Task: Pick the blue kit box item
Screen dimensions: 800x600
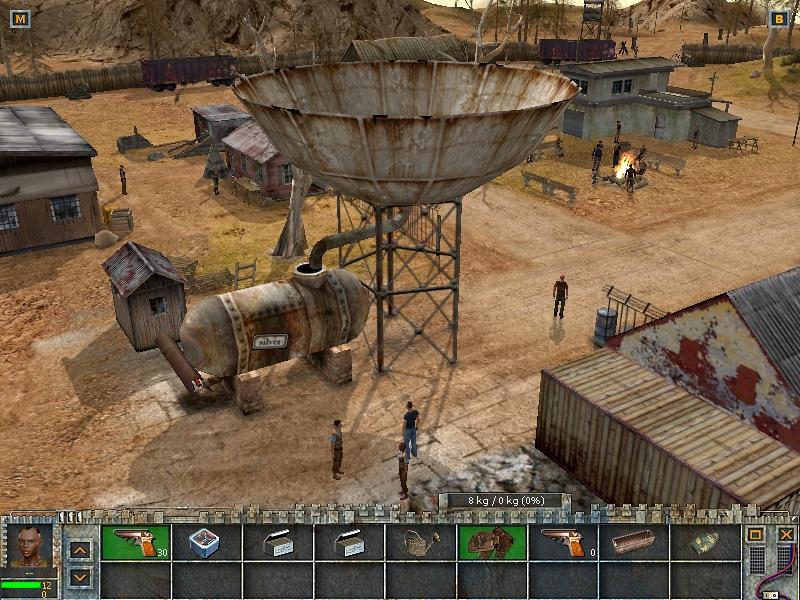Action: coord(206,542)
